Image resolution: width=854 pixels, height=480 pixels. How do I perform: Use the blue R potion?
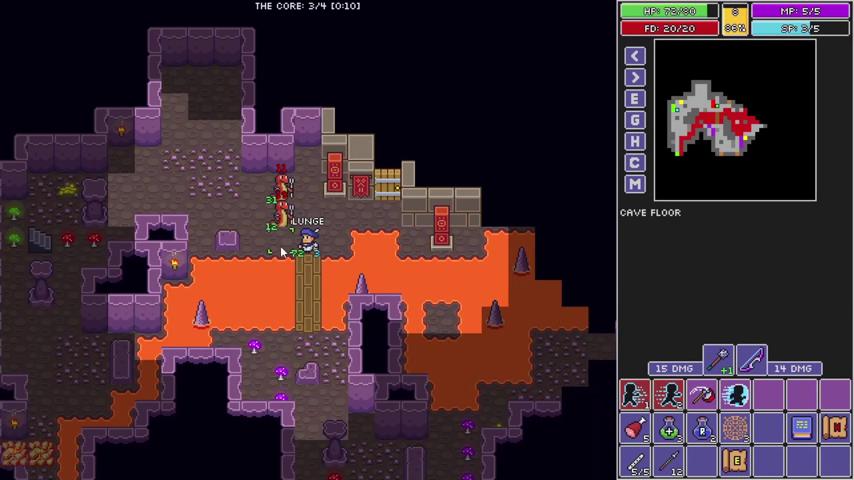point(702,428)
